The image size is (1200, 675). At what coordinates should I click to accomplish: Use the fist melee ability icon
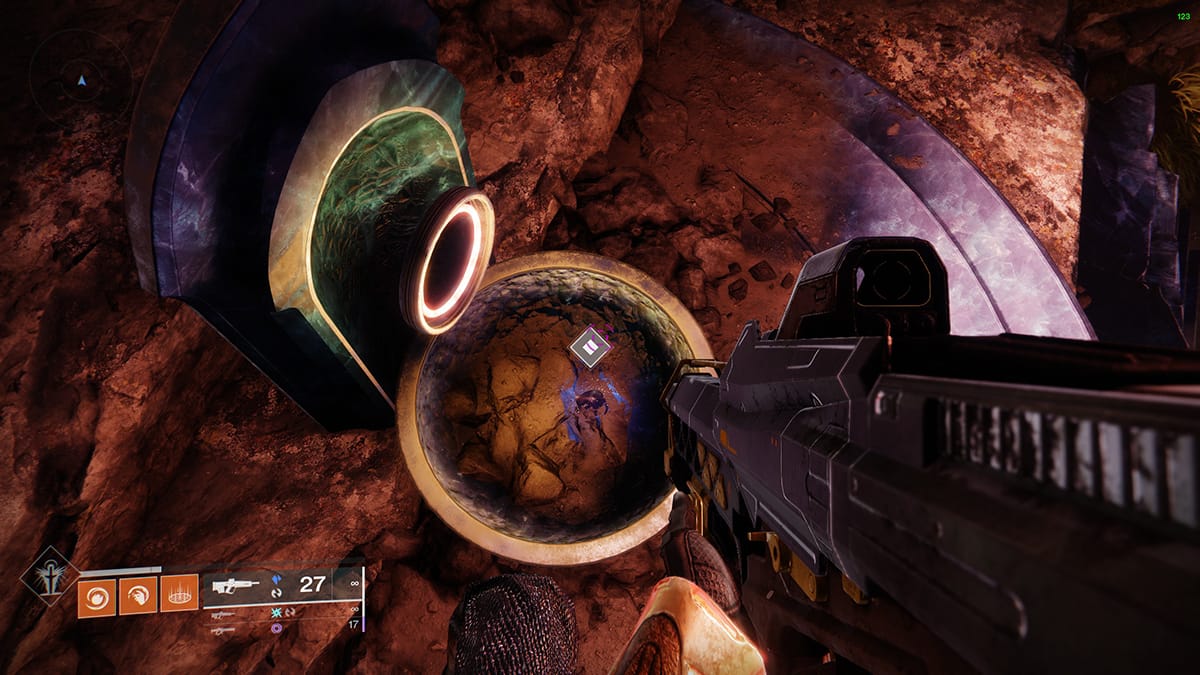(138, 597)
